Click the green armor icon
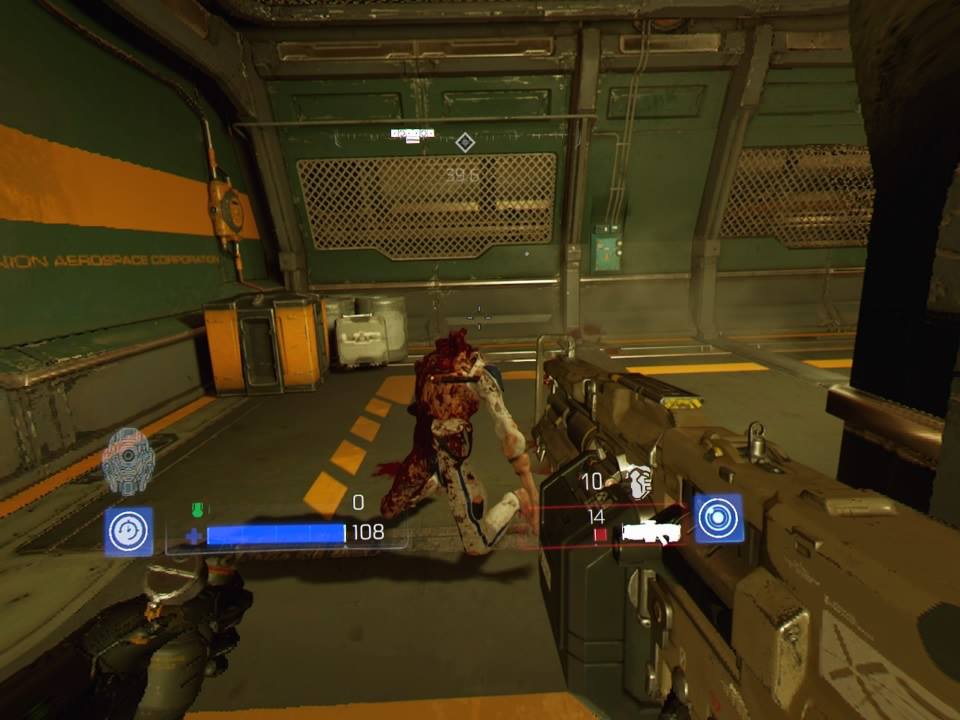 pyautogui.click(x=197, y=509)
